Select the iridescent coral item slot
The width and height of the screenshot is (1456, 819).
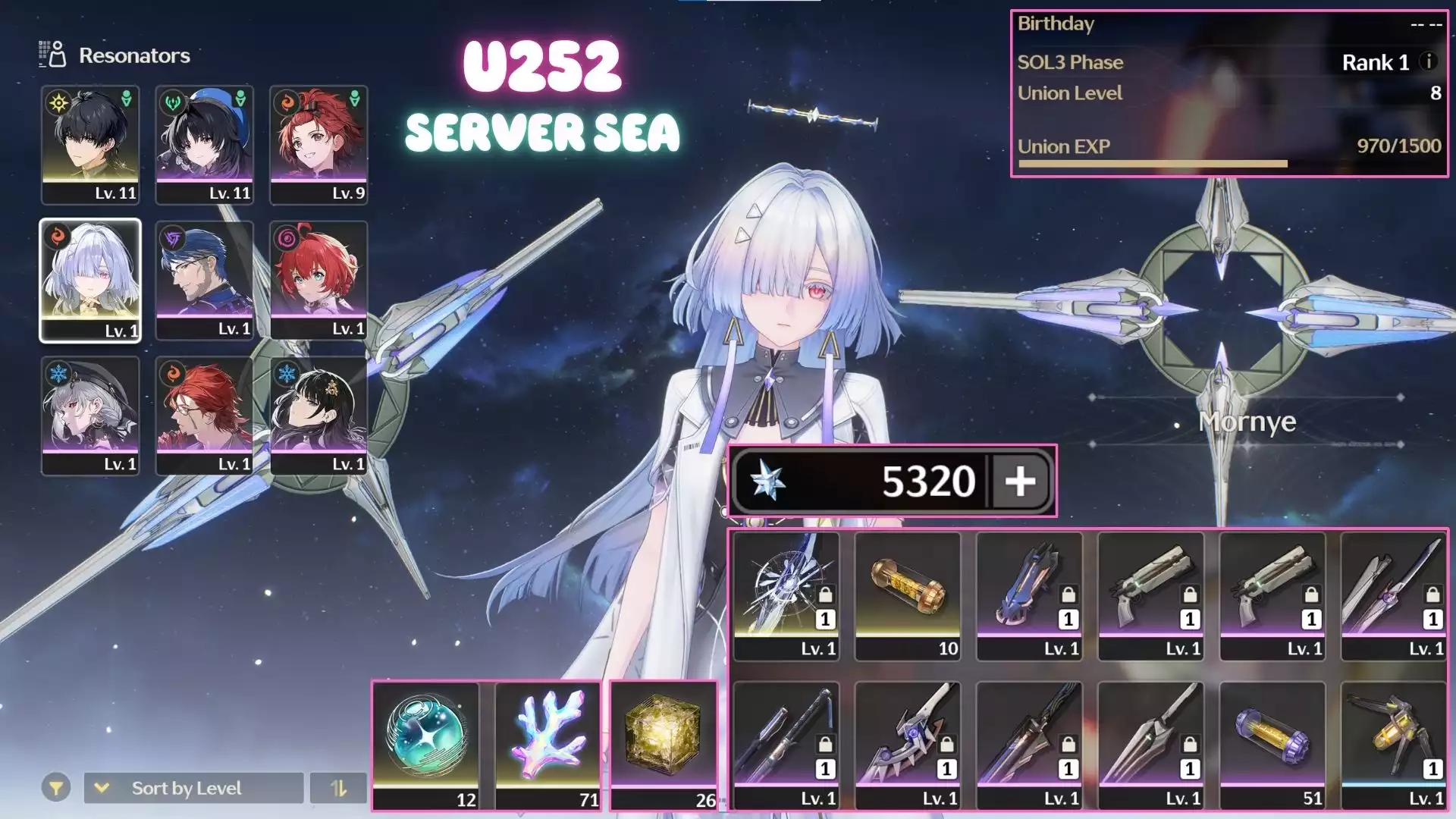pyautogui.click(x=548, y=745)
